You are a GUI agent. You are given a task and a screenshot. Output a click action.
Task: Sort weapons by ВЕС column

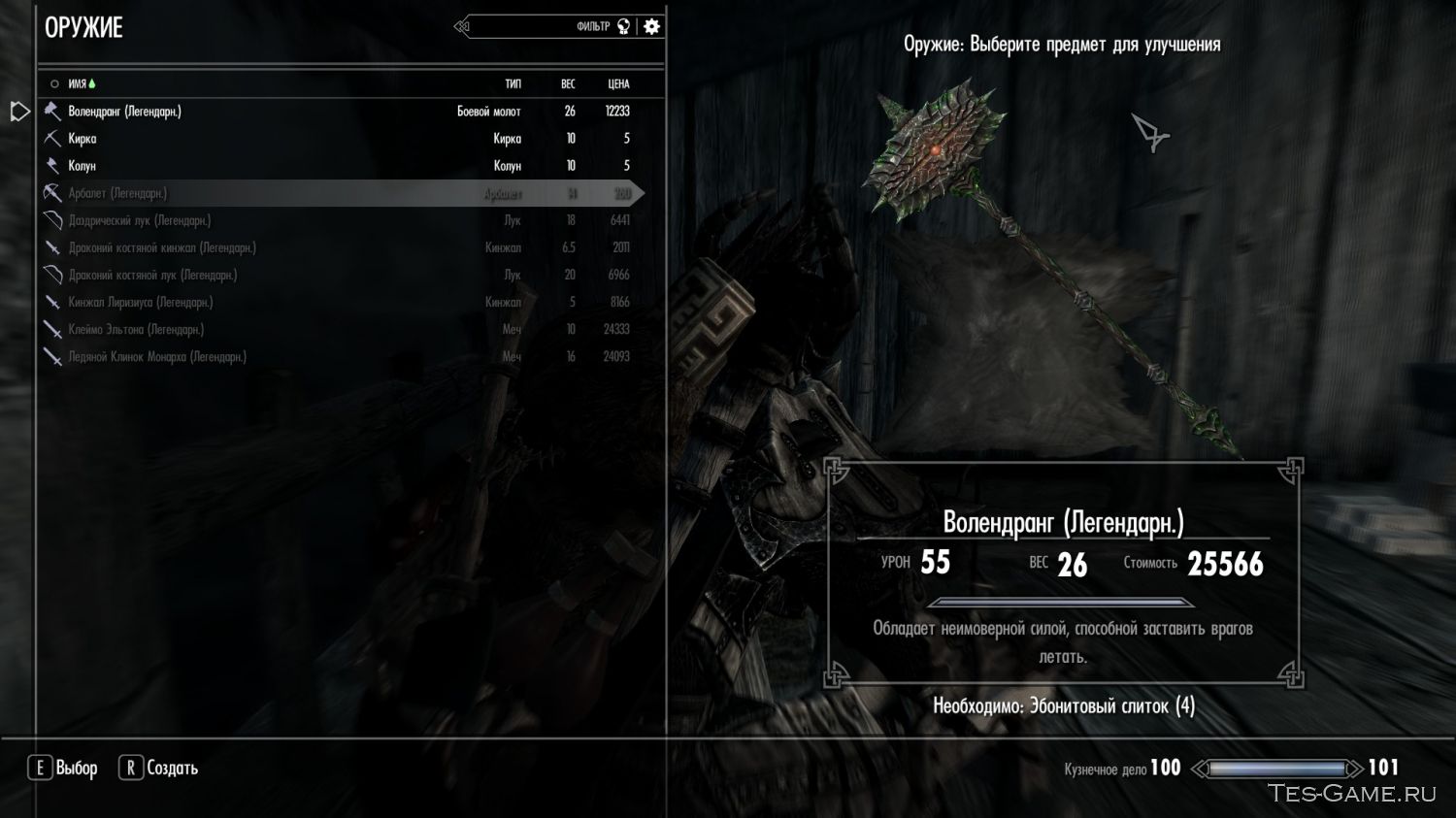[568, 84]
